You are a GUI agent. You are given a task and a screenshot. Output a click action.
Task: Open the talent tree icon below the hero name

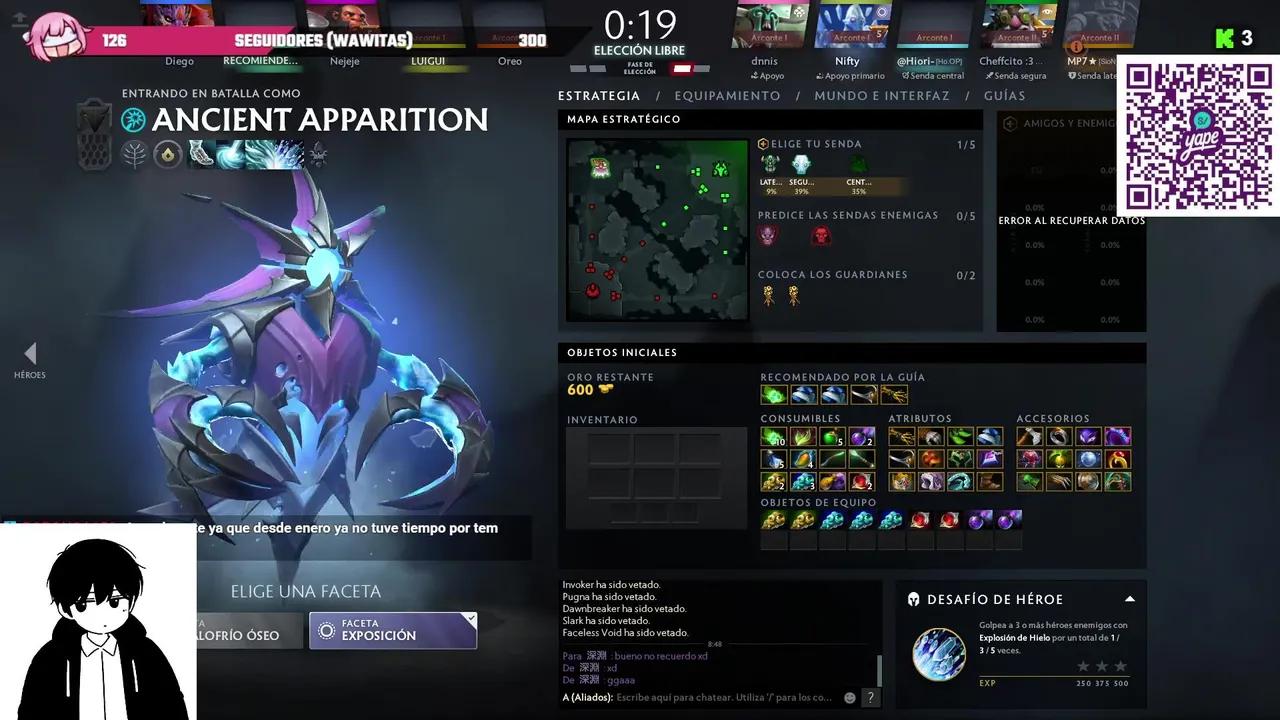coord(134,153)
